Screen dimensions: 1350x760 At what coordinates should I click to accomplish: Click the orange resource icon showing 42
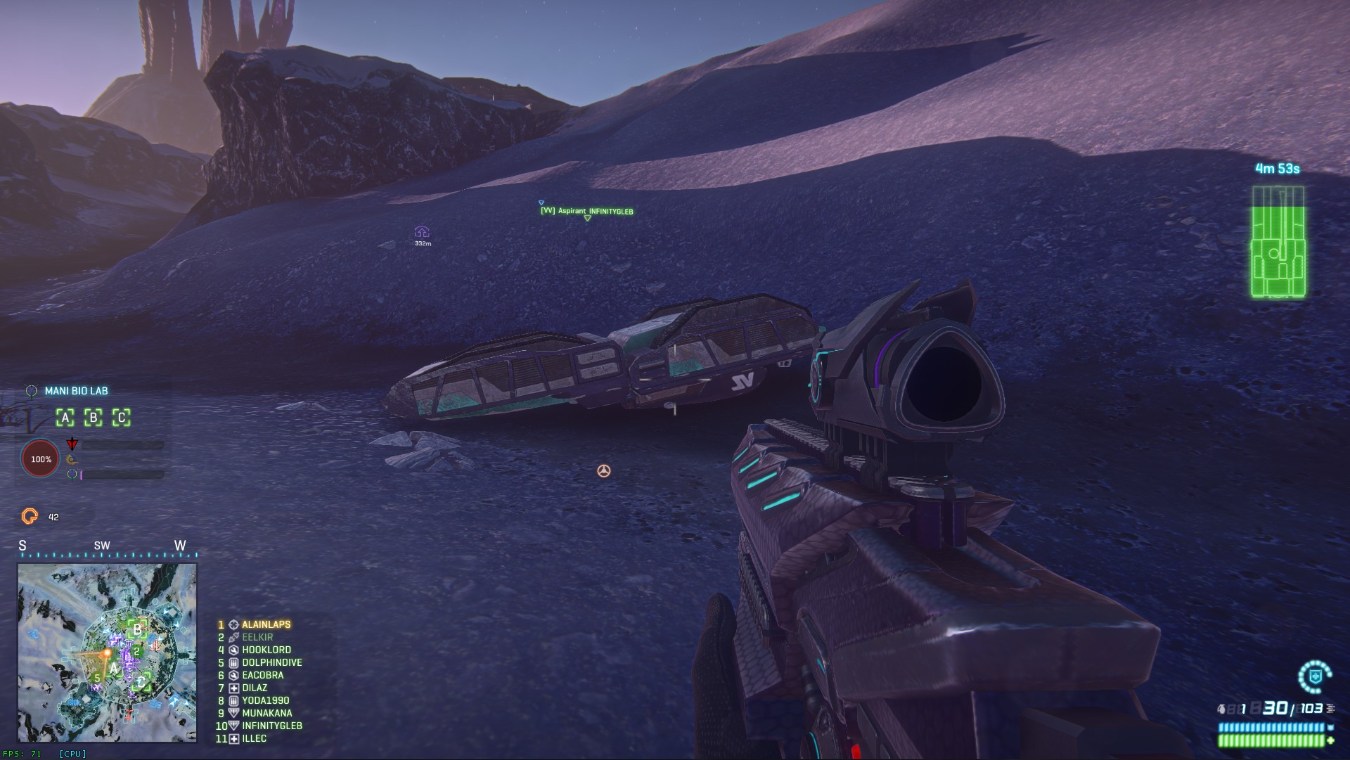point(30,516)
